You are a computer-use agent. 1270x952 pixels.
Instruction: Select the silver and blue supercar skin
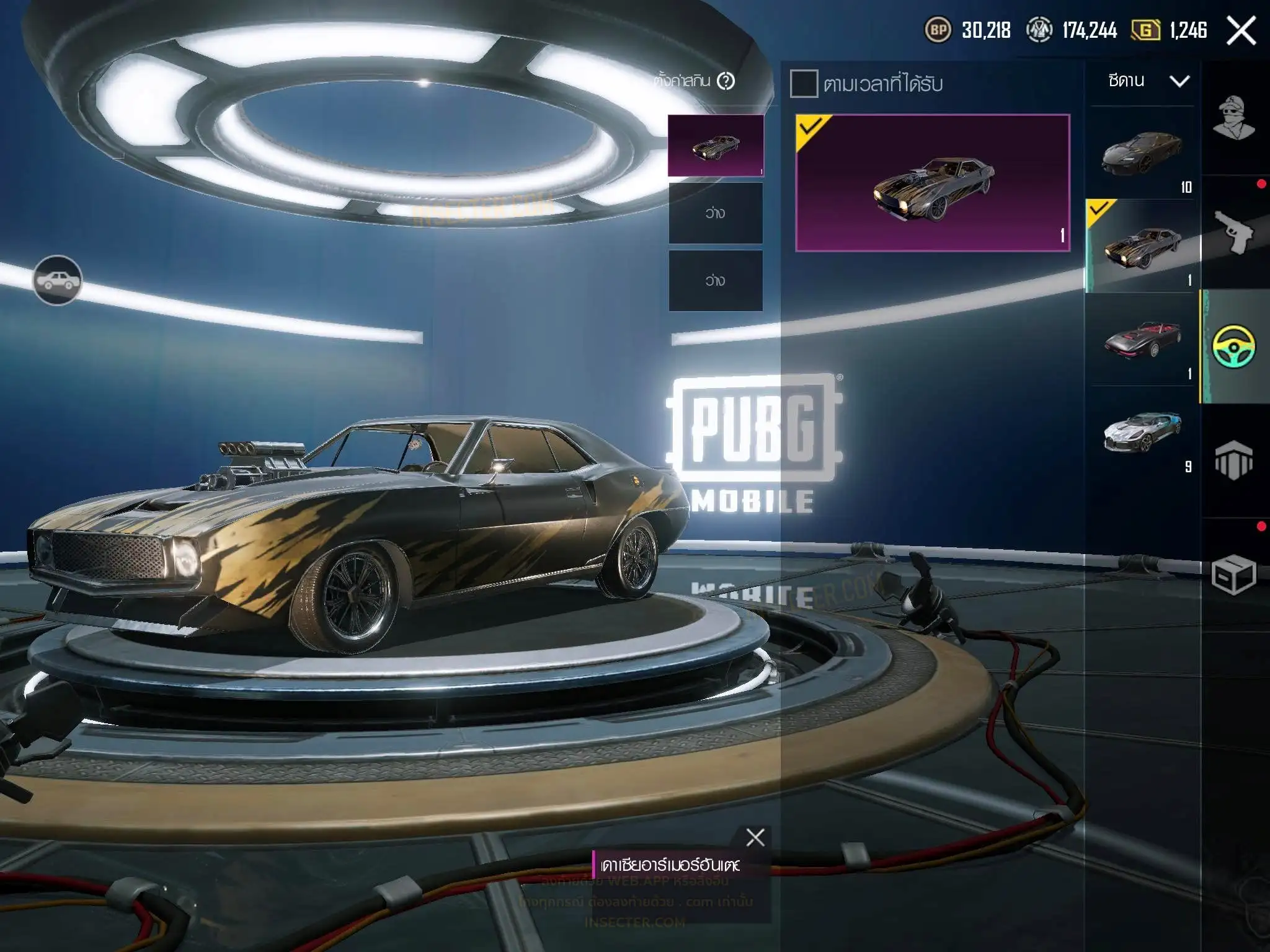tap(1142, 432)
